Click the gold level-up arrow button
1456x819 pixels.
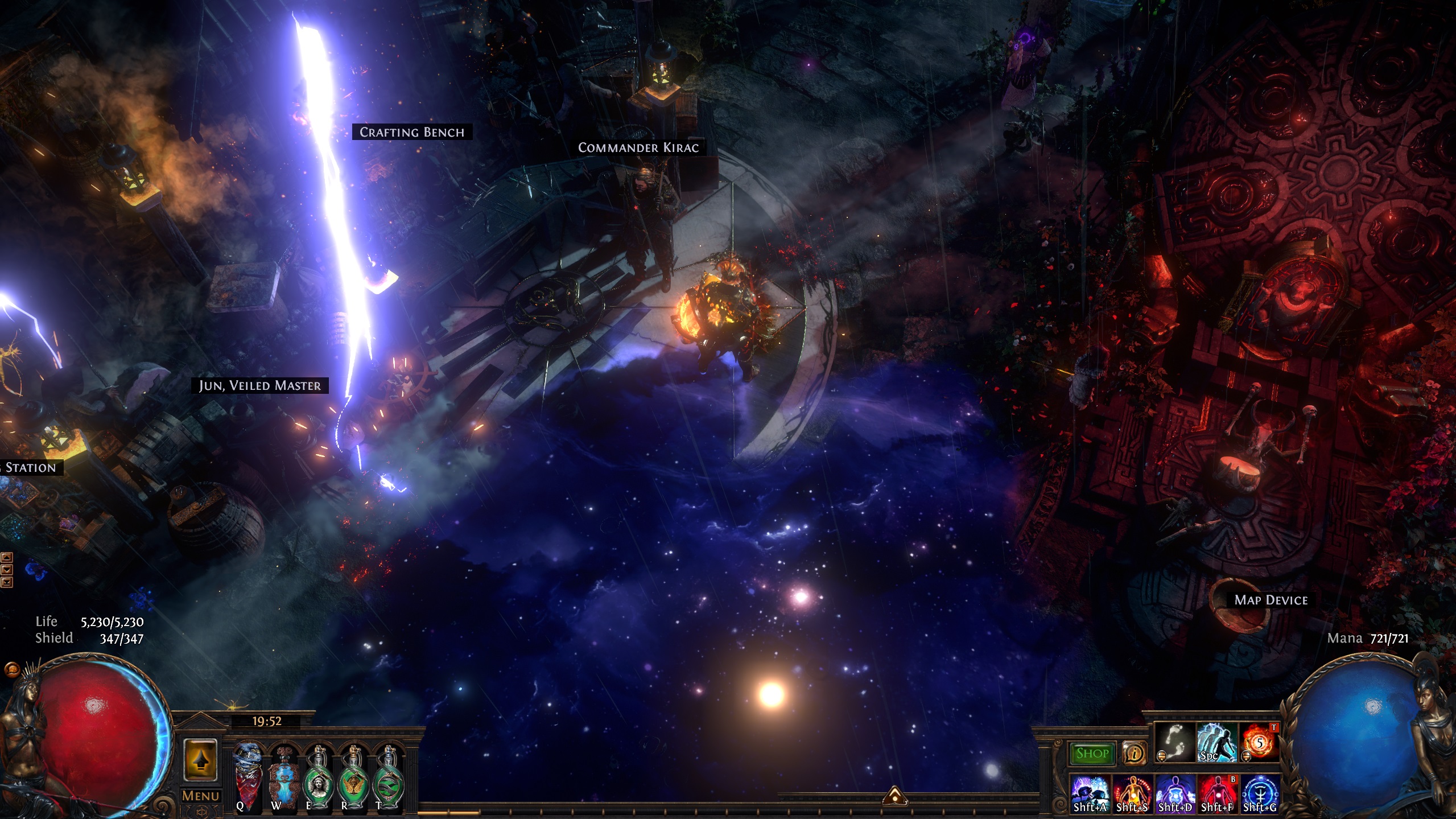[x=200, y=760]
